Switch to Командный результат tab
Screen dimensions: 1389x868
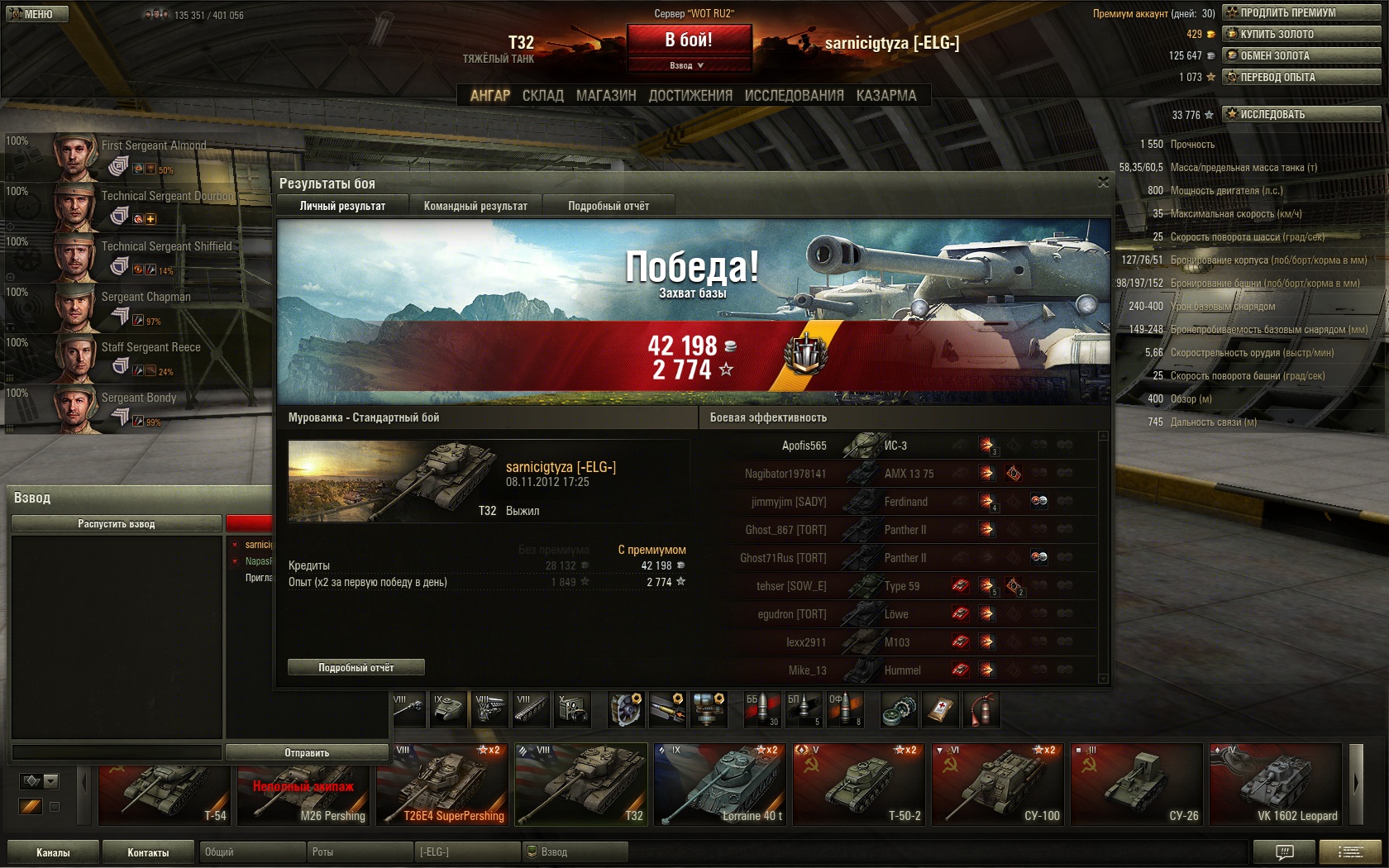point(475,206)
